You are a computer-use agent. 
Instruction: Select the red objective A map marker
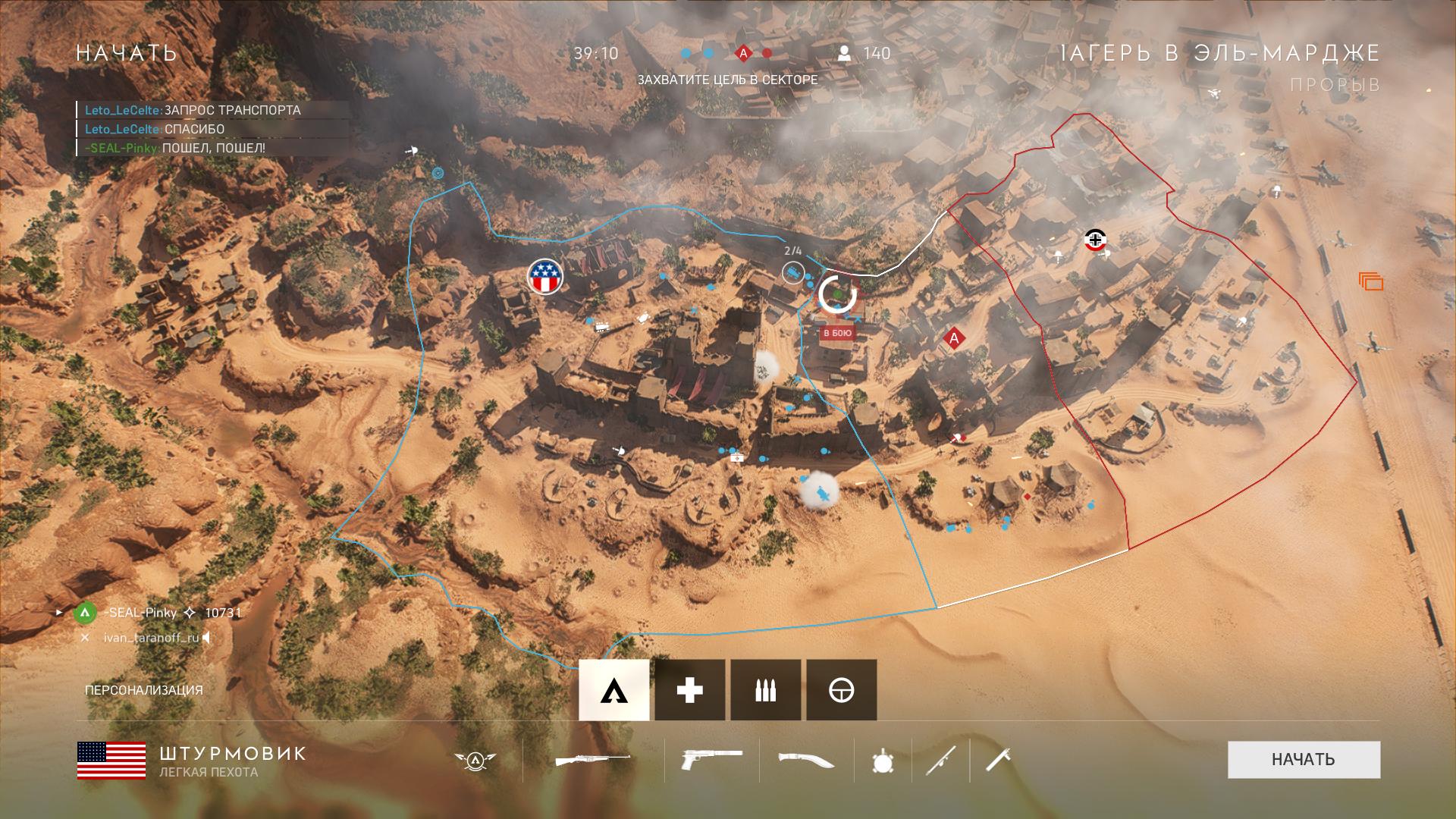954,338
